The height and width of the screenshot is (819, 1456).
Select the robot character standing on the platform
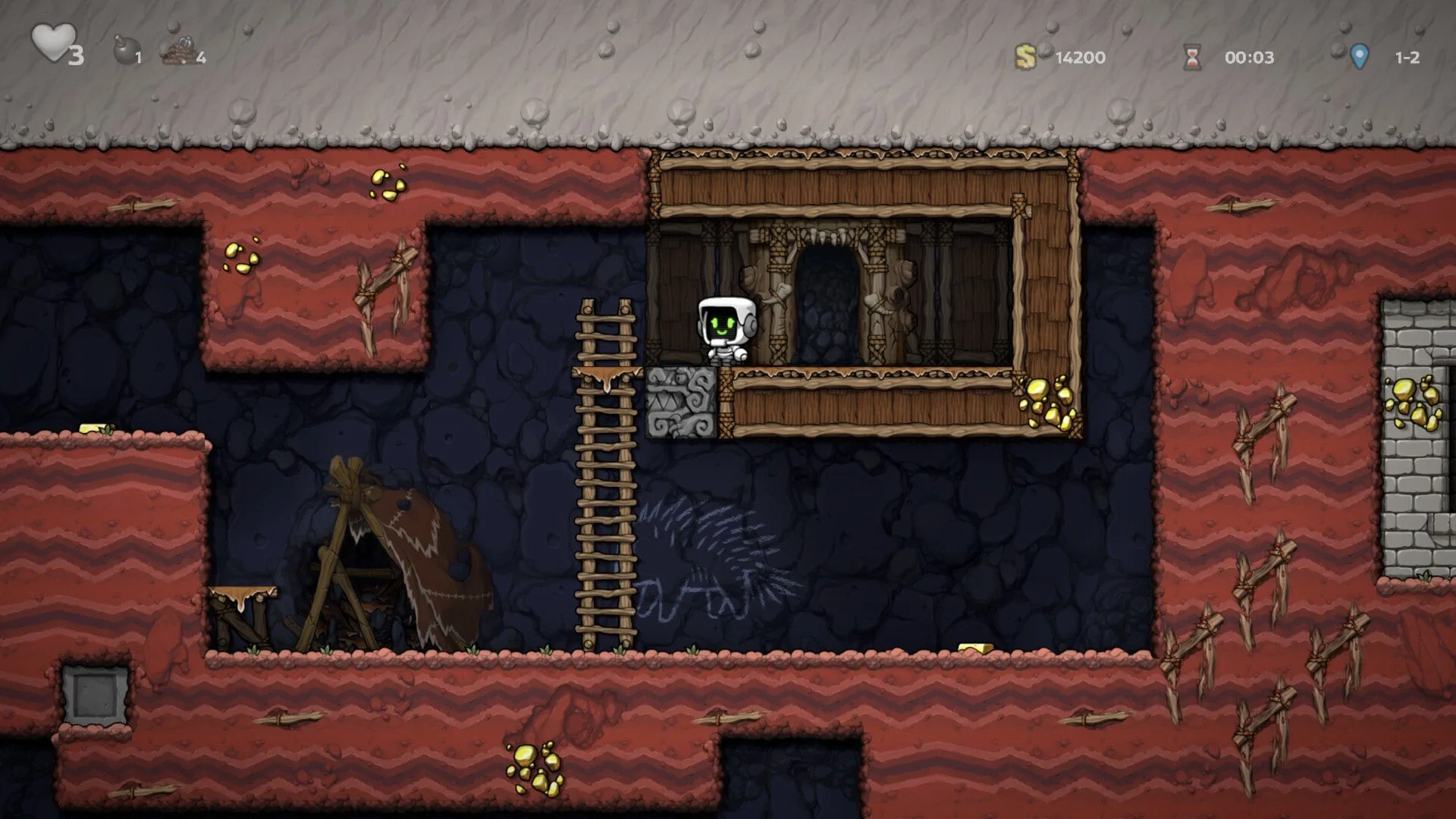click(x=726, y=328)
